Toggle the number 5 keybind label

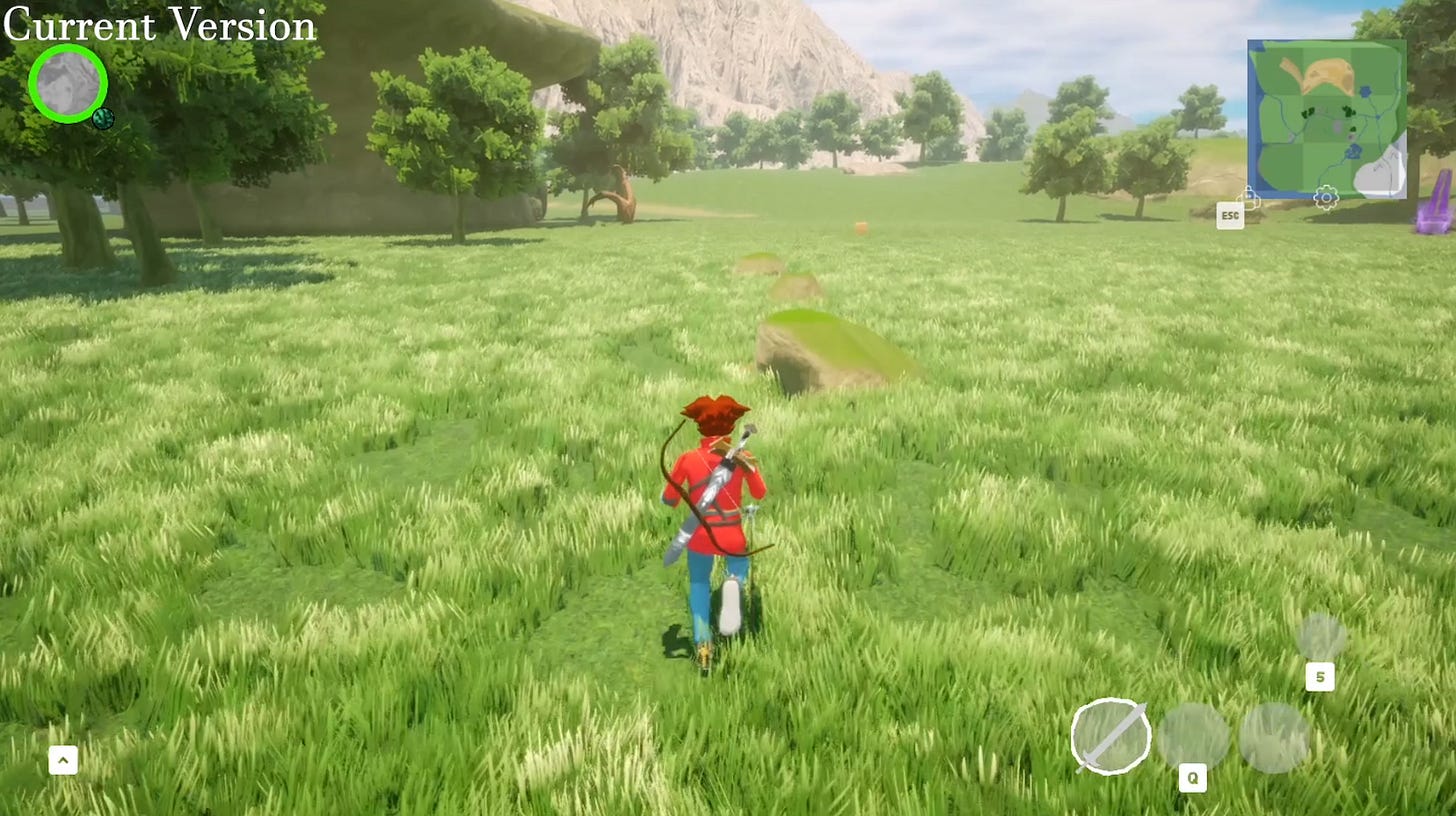pyautogui.click(x=1321, y=677)
